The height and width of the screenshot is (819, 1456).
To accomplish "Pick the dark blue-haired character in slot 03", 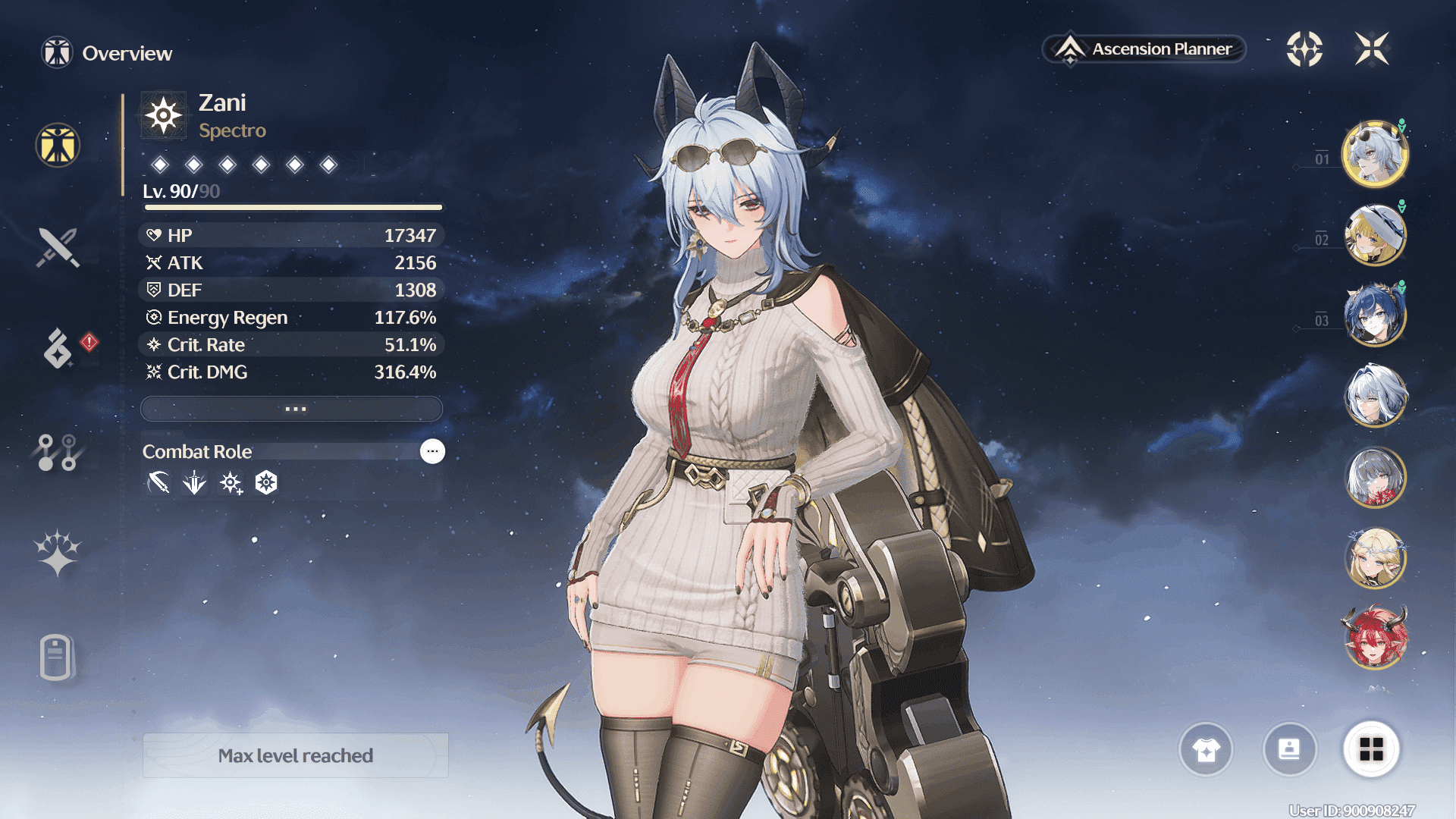I will point(1375,315).
